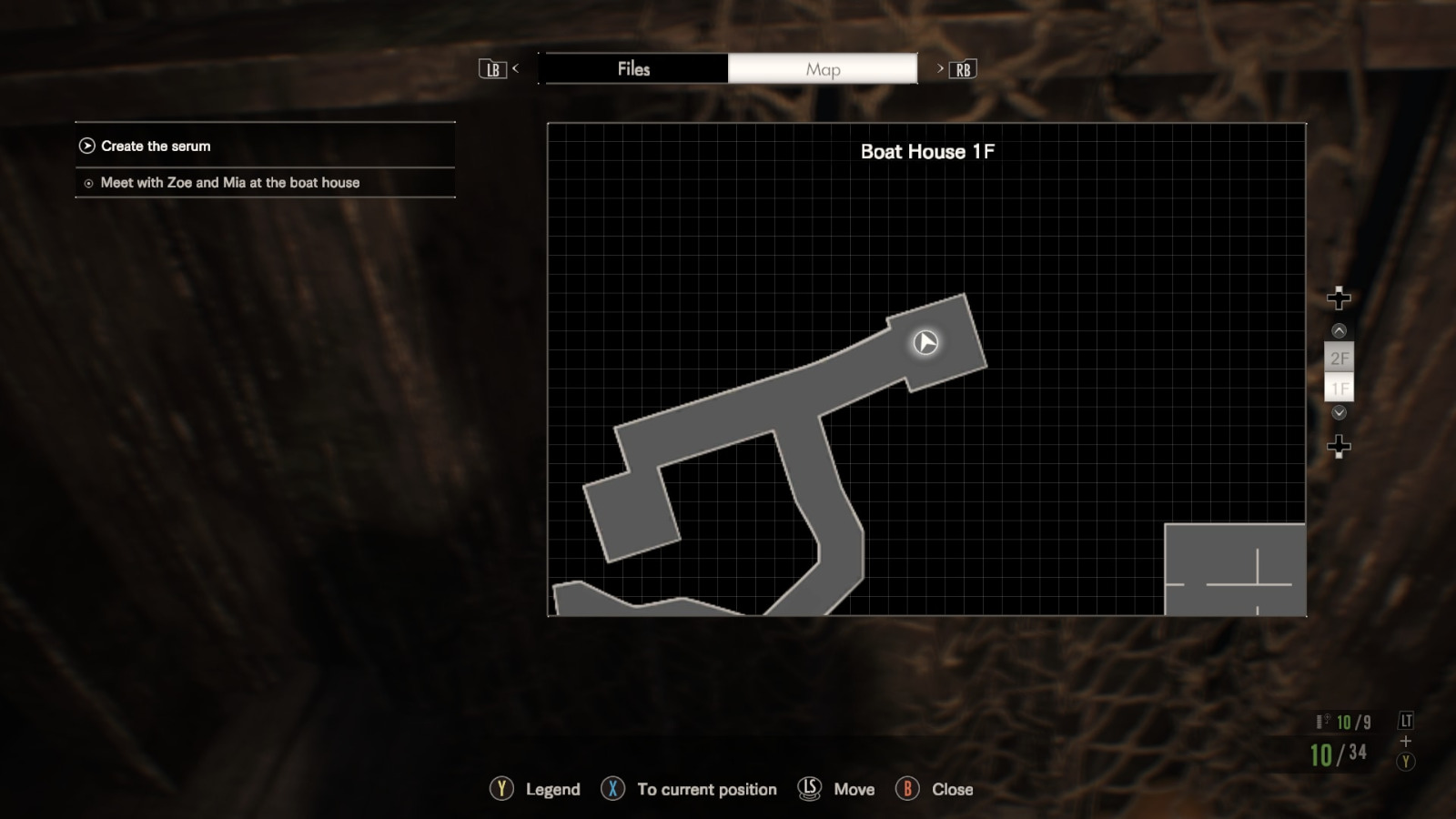This screenshot has width=1456, height=819.
Task: Click the B button icon beside Close
Action: [x=907, y=789]
